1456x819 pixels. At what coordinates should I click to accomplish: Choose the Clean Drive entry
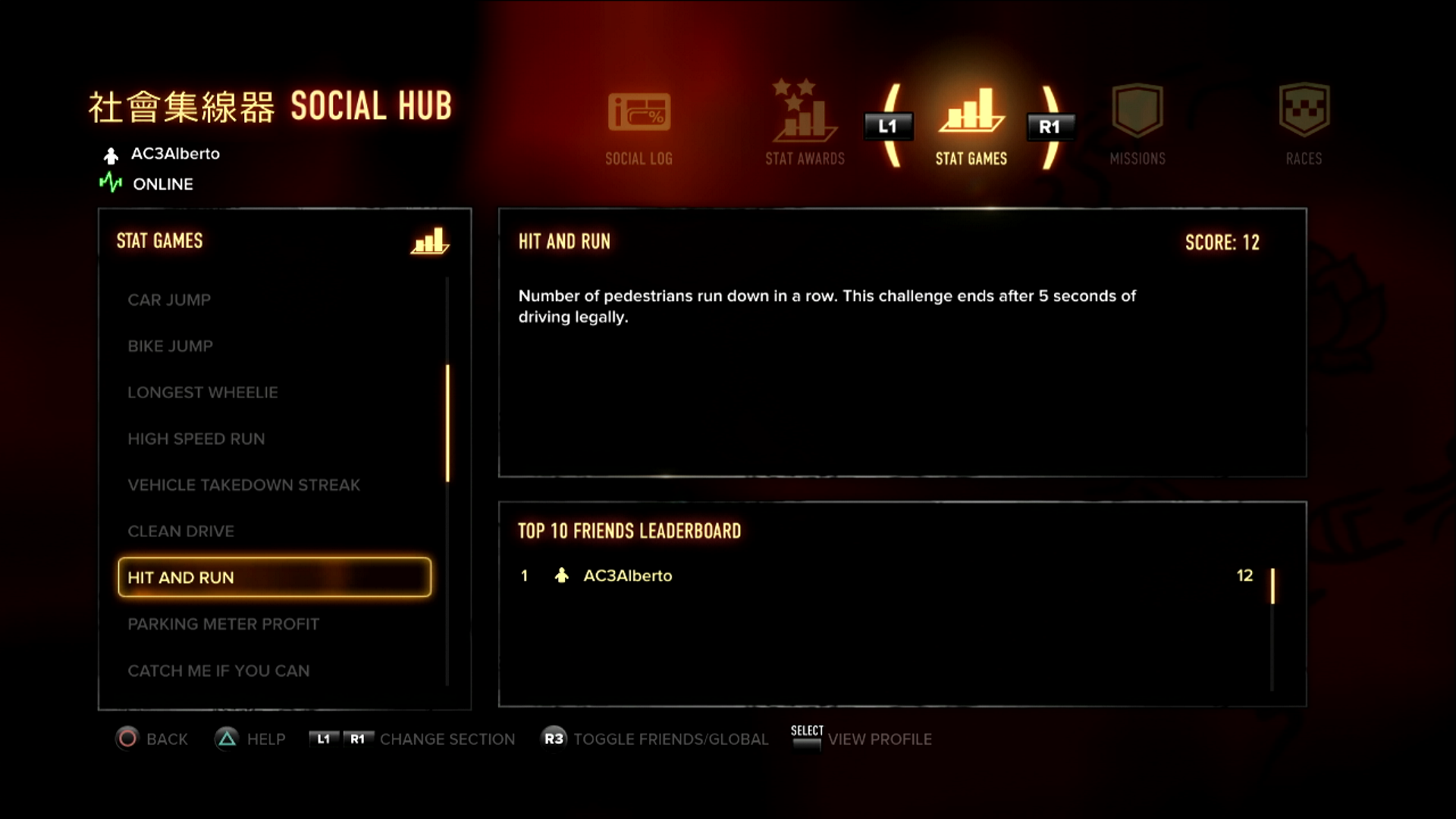[x=180, y=532]
